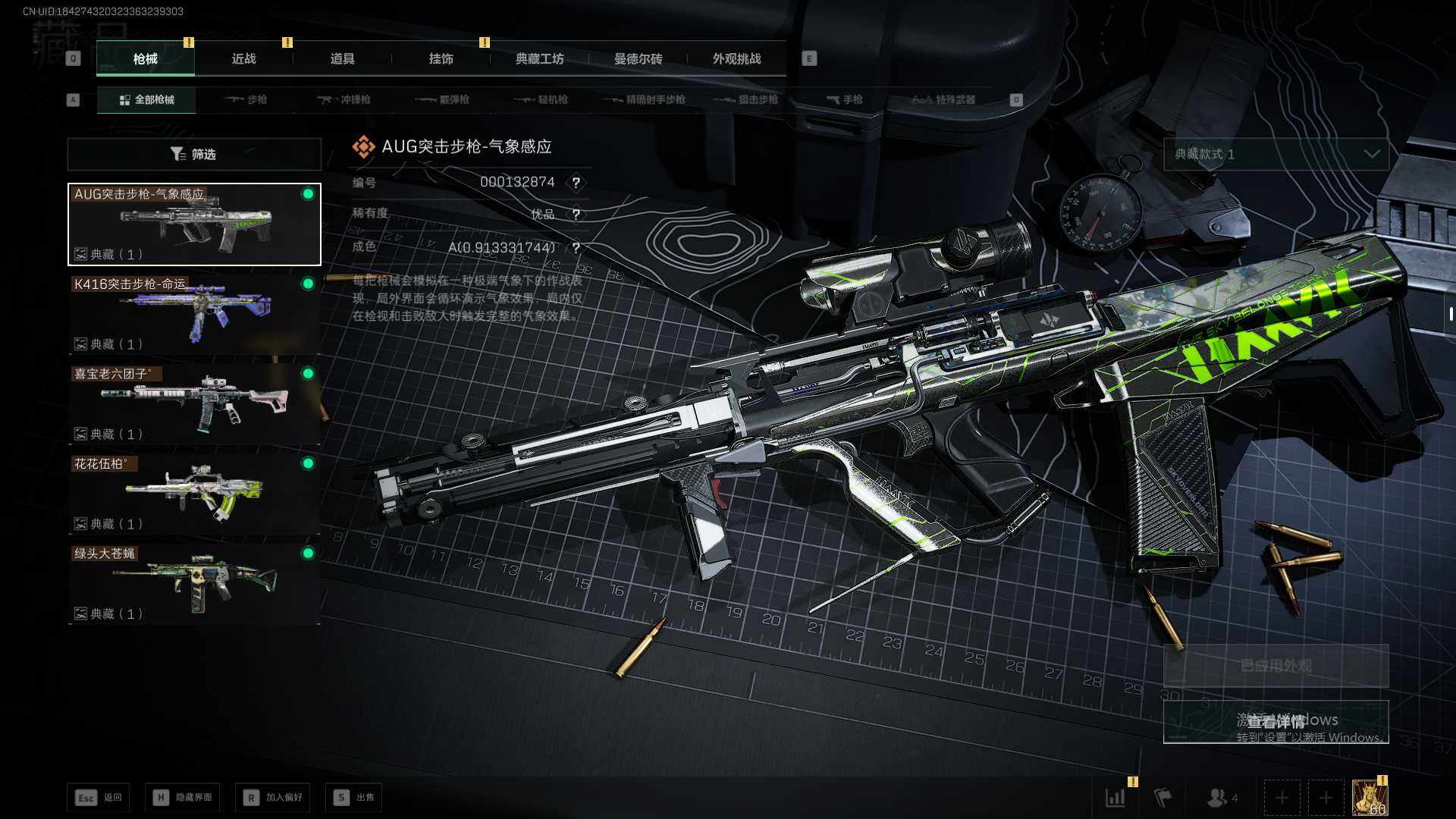The image size is (1456, 819).
Task: Switch to the 近战 melee tab
Action: [243, 59]
